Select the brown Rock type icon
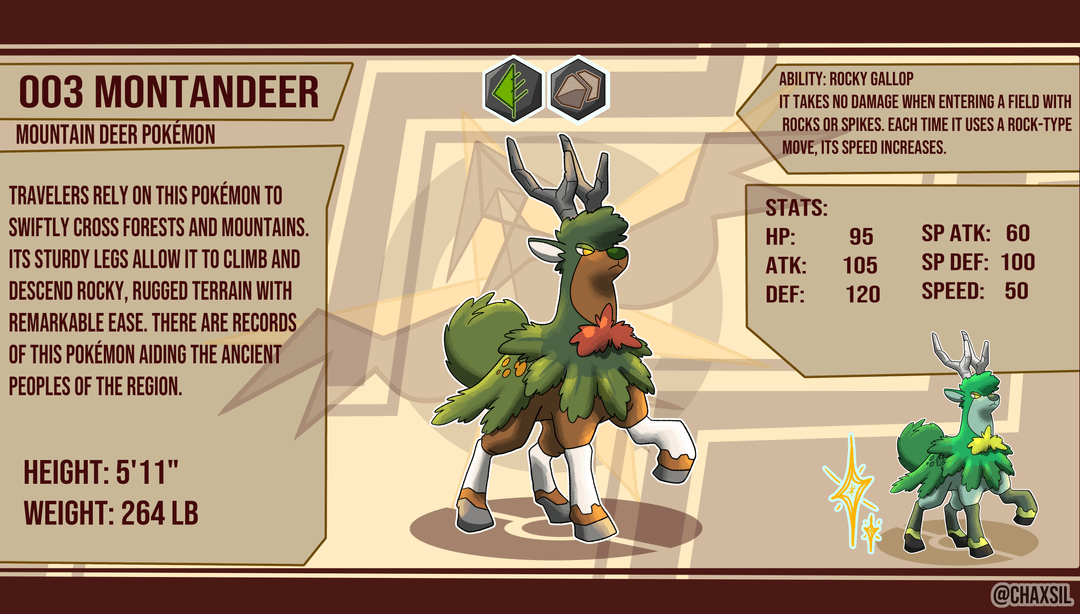 pos(578,87)
